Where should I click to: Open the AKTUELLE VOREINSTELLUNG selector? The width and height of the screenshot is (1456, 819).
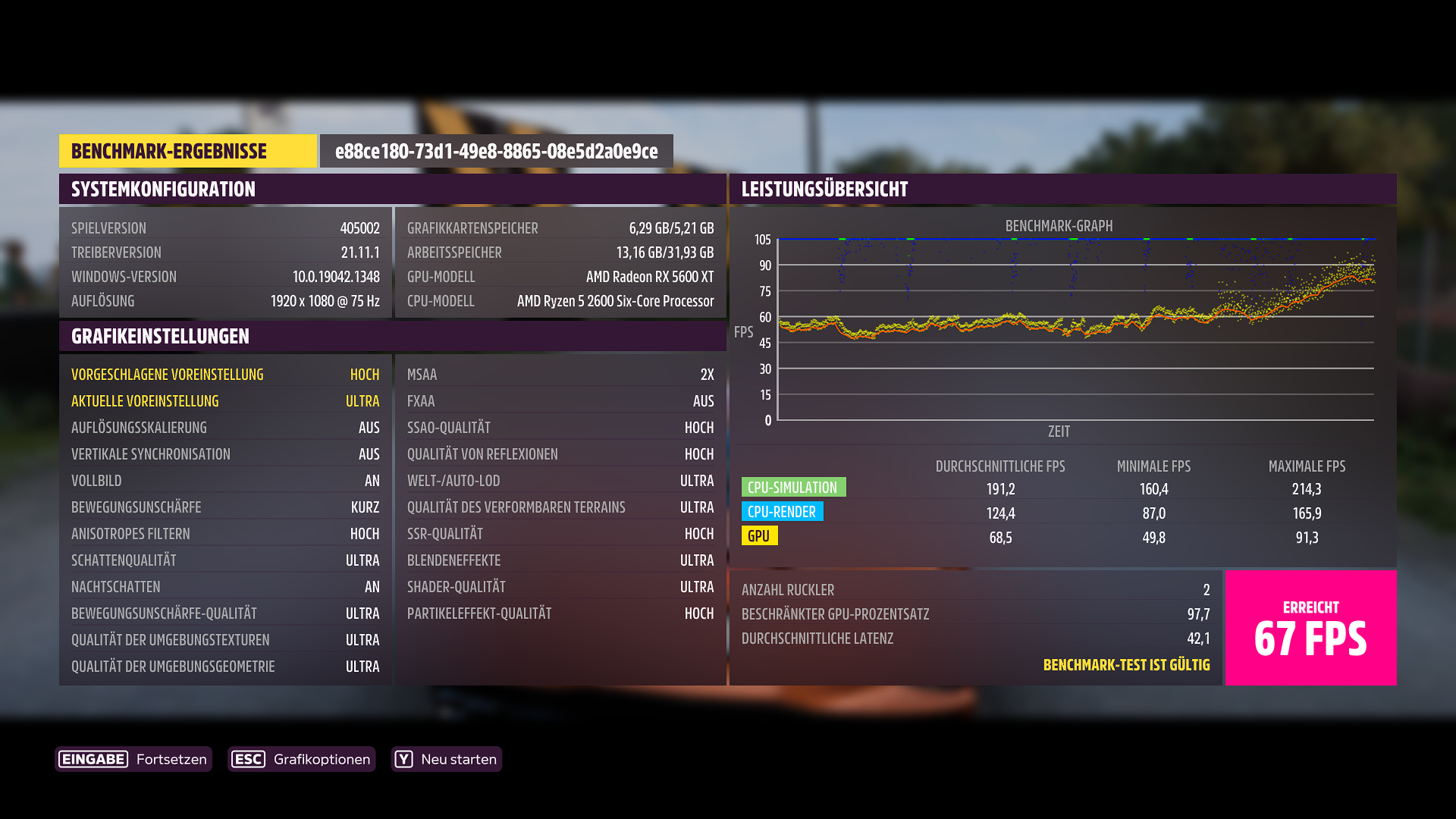225,400
